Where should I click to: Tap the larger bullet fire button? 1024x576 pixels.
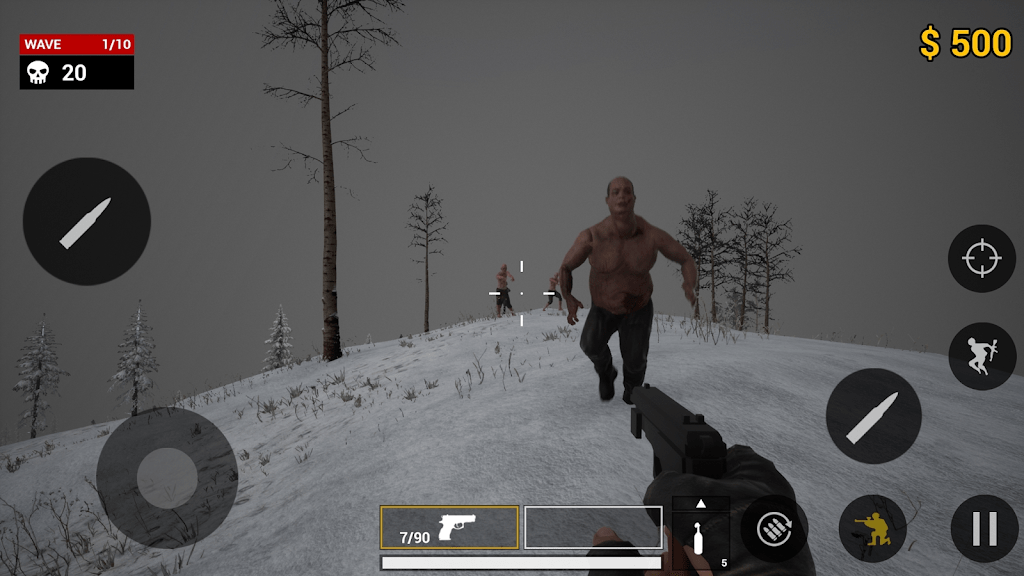pyautogui.click(x=87, y=222)
